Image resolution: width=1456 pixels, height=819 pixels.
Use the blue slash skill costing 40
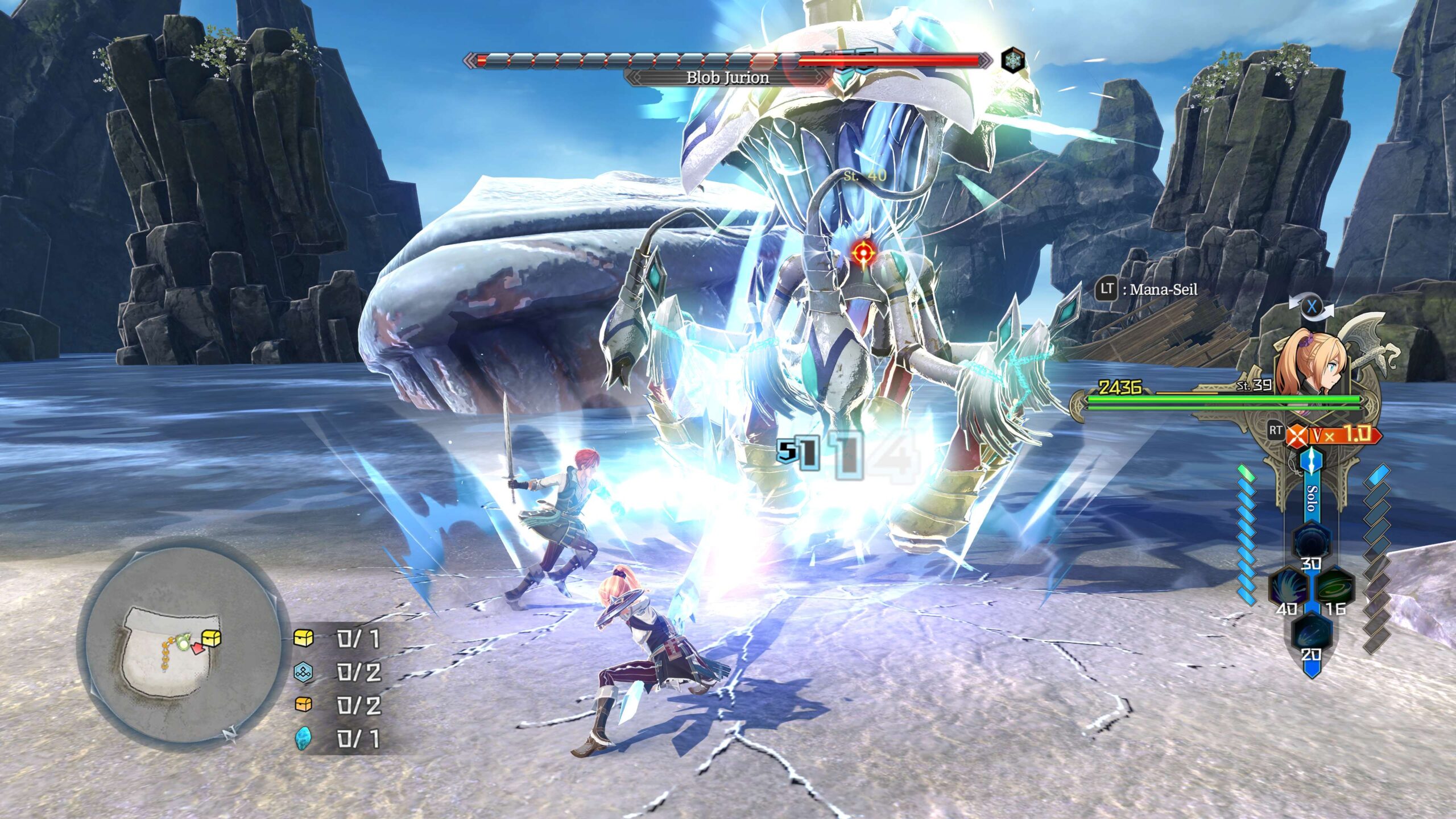[1289, 587]
